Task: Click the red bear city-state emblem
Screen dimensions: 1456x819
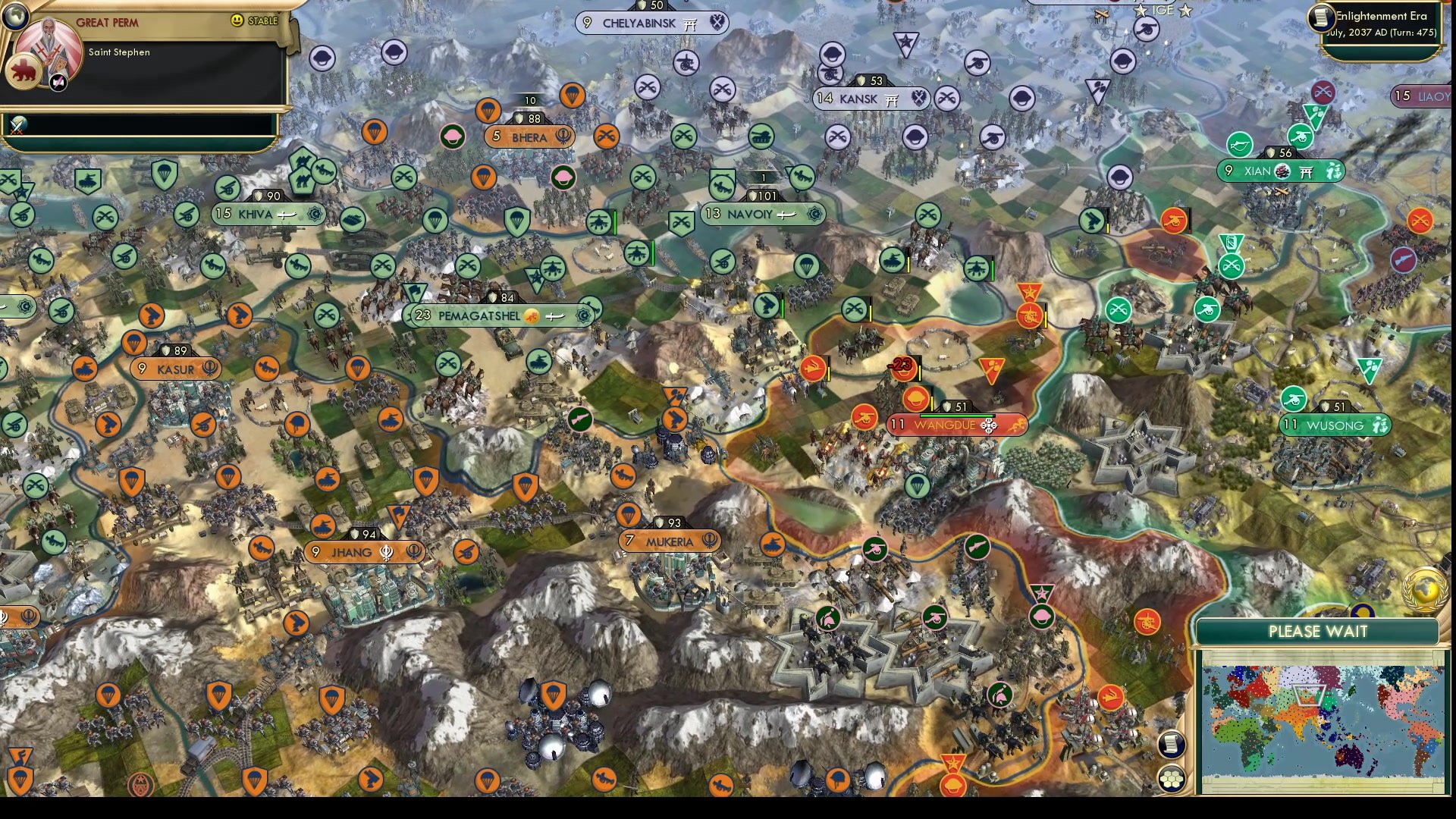Action: (25, 71)
